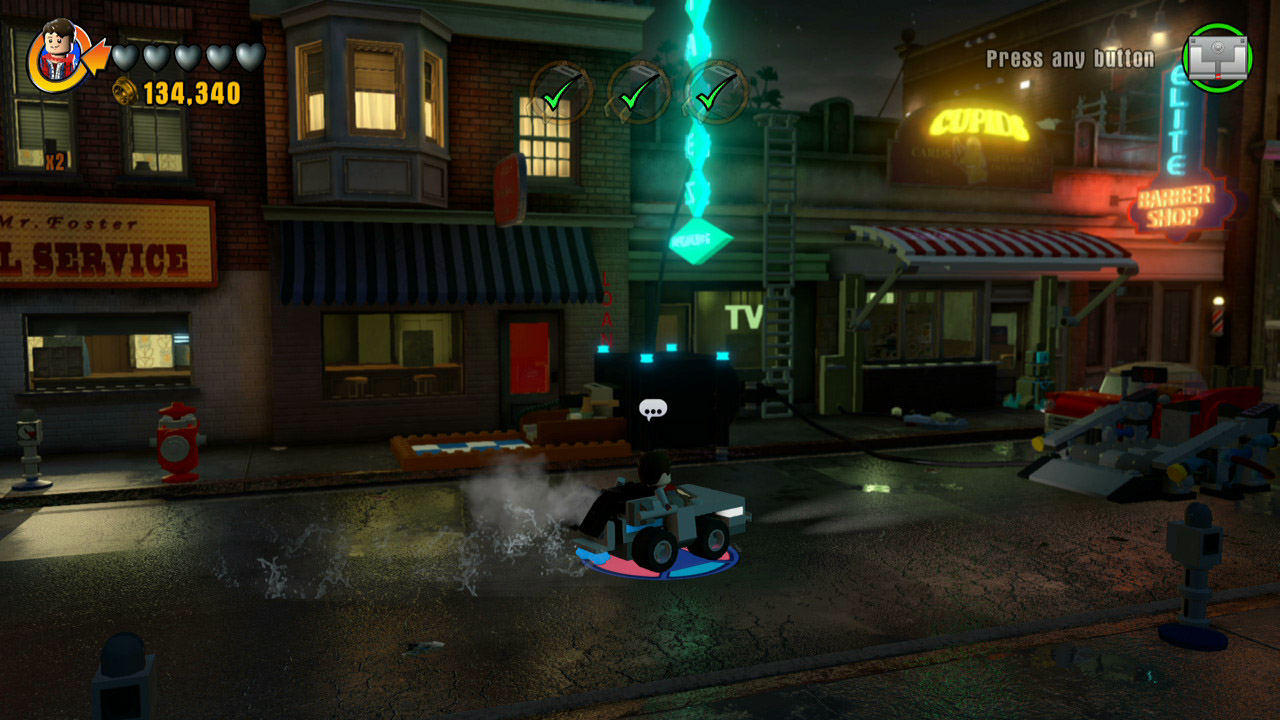Select Marty McFly's character portrait
Screen dimensions: 1280x720
click(55, 55)
